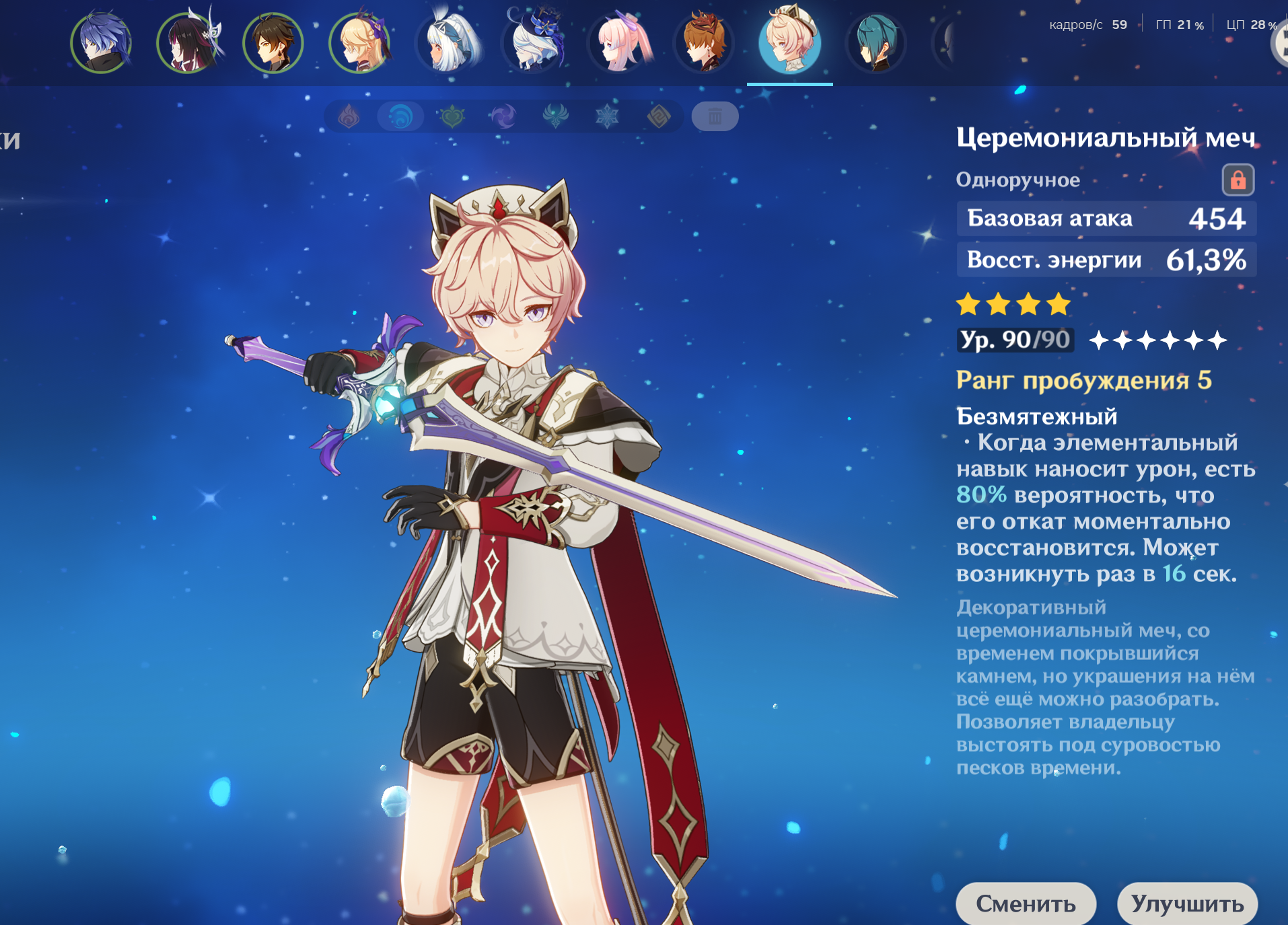Choose the pink-haired Kokomi portrait
Image resolution: width=1288 pixels, height=925 pixels.
[x=618, y=43]
